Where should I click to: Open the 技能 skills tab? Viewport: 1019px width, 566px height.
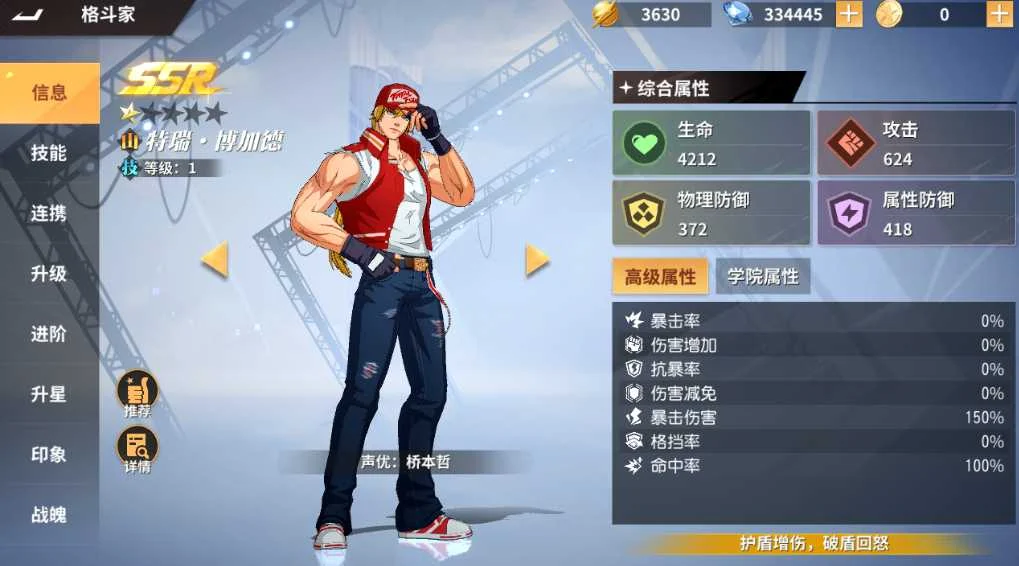pyautogui.click(x=49, y=153)
